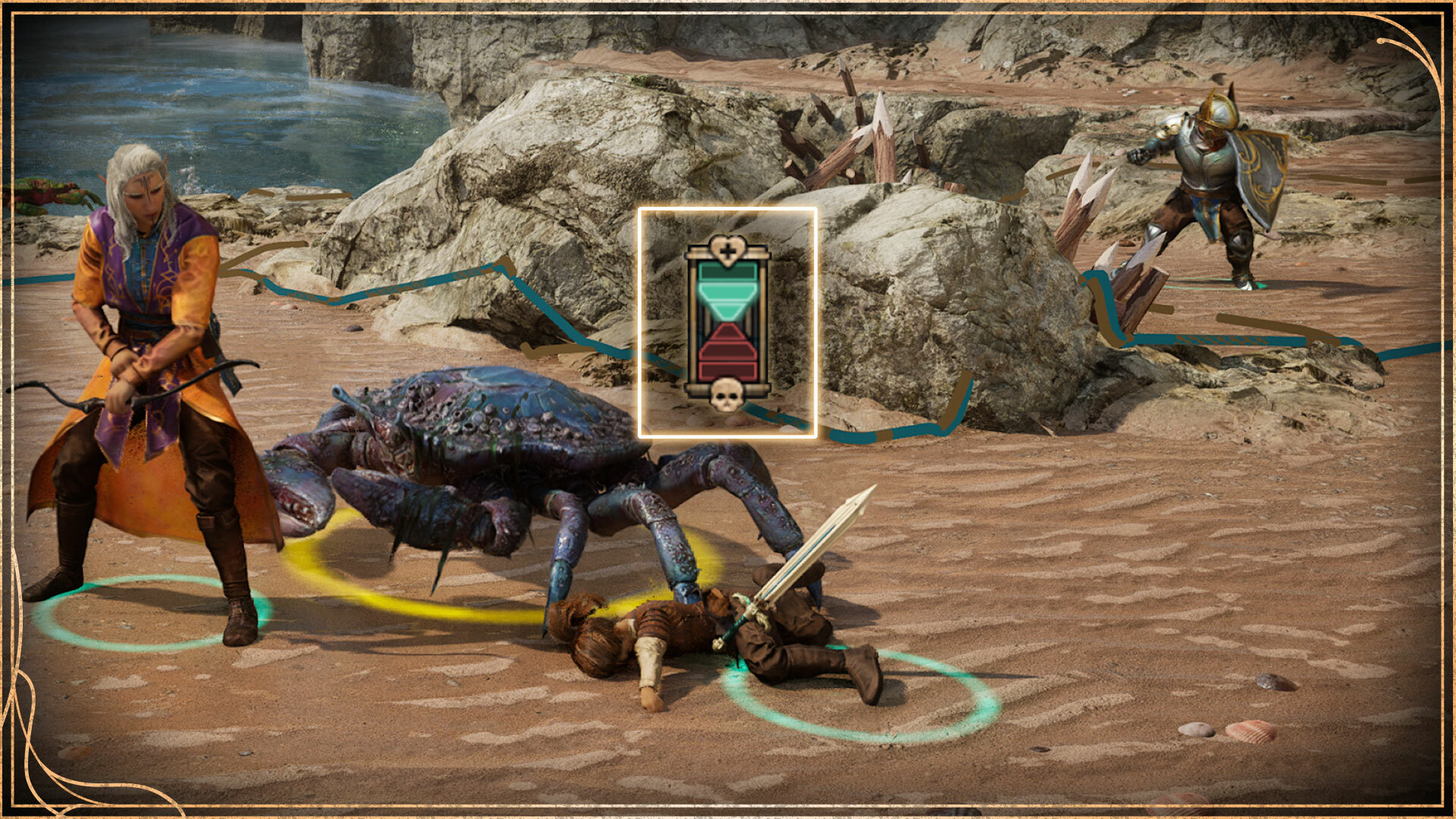Select the skull death icon
The height and width of the screenshot is (819, 1456).
728,394
